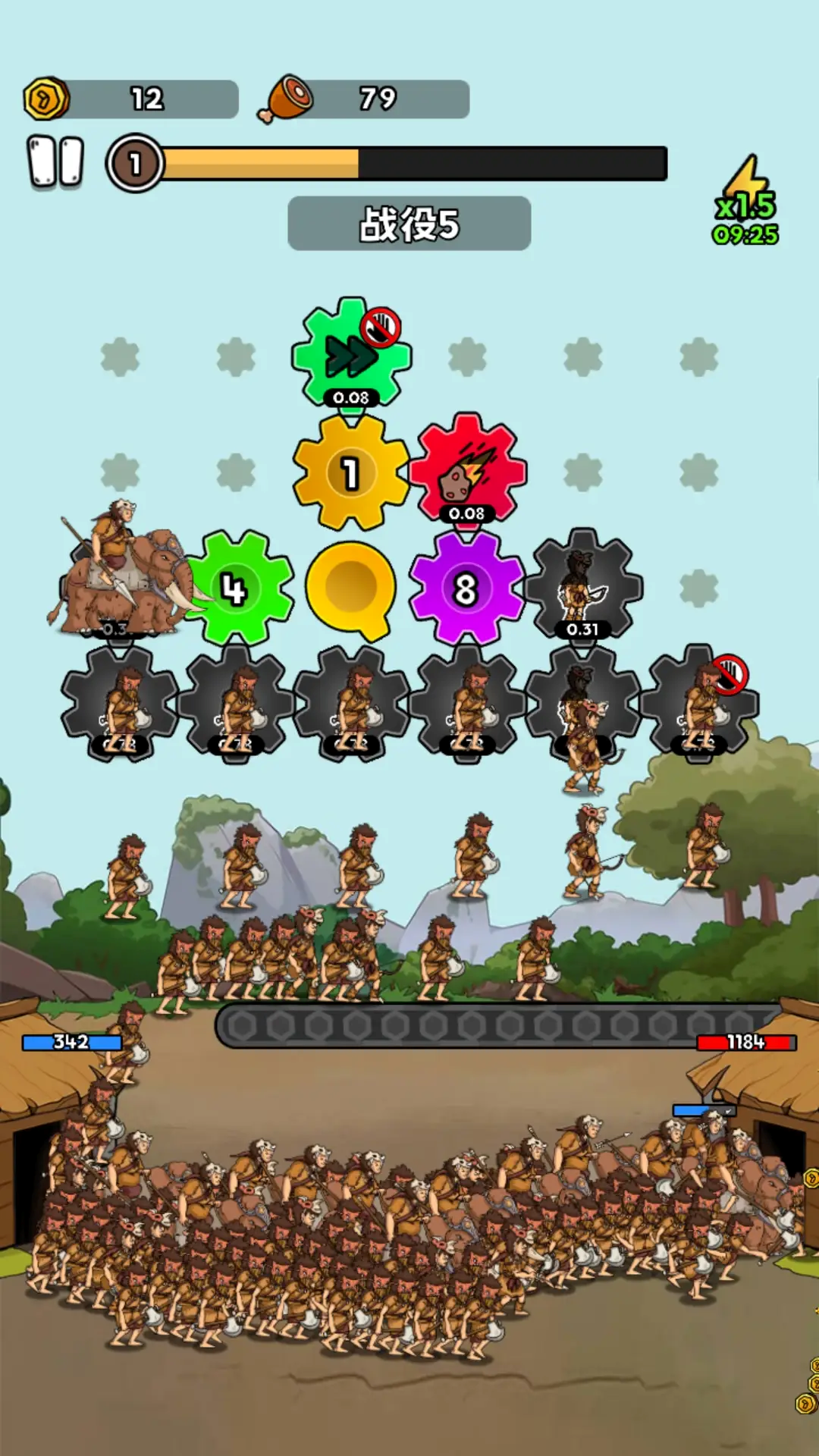
Task: Click the gold coin icon
Action: [46, 99]
